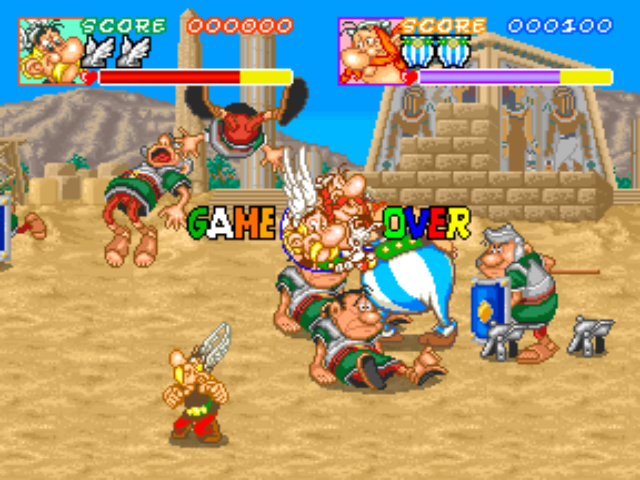Select Obelix's player two portrait

[x=368, y=50]
